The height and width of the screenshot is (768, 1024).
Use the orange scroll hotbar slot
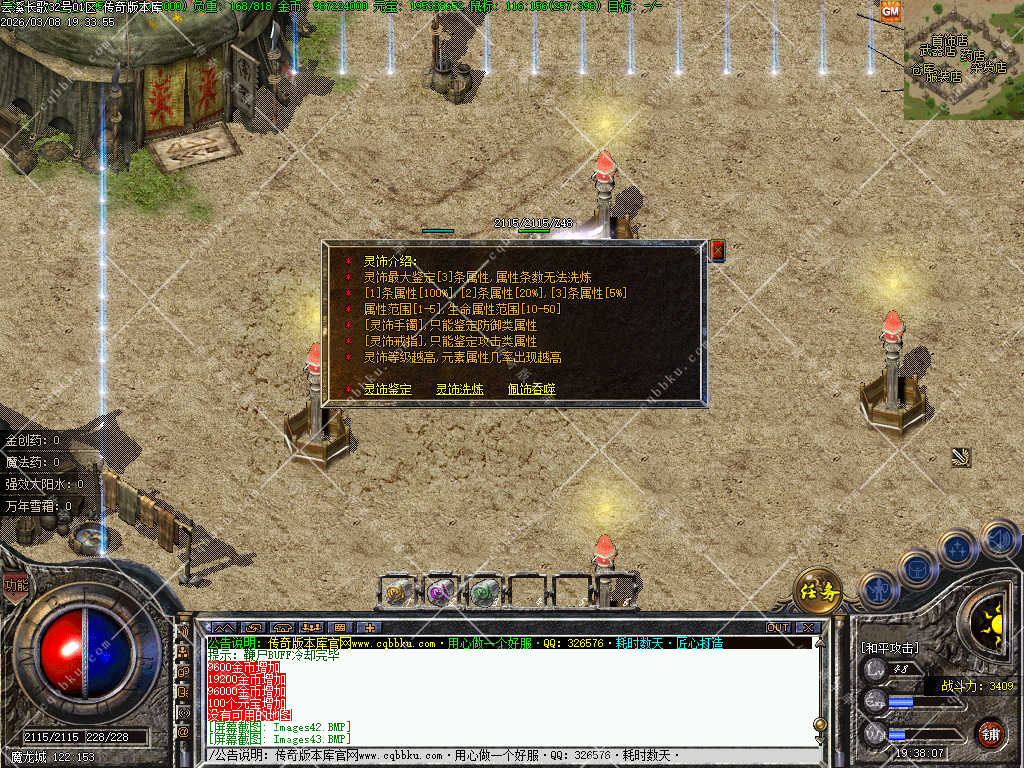(398, 591)
